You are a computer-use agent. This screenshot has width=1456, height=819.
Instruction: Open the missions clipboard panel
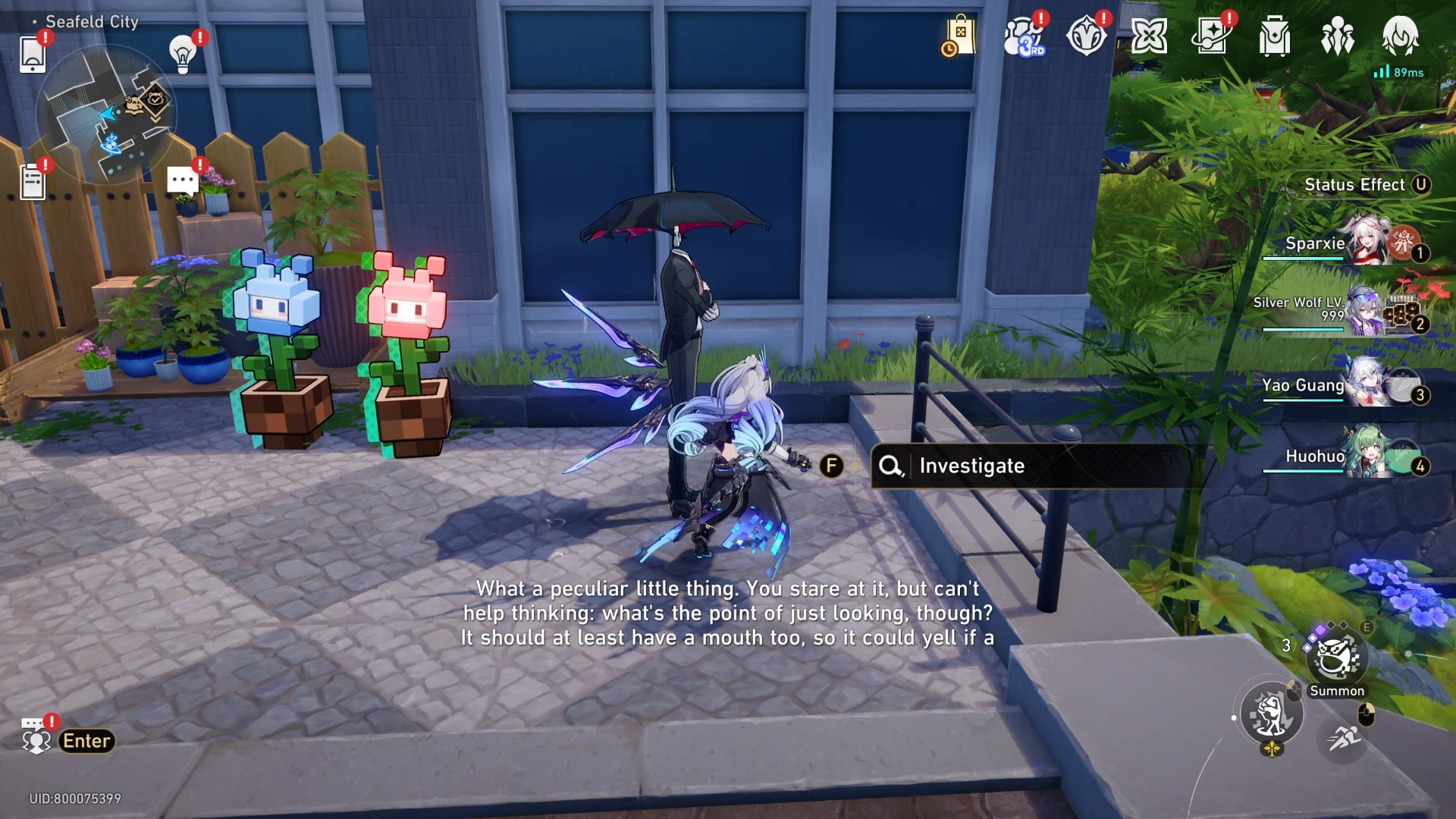click(x=32, y=180)
